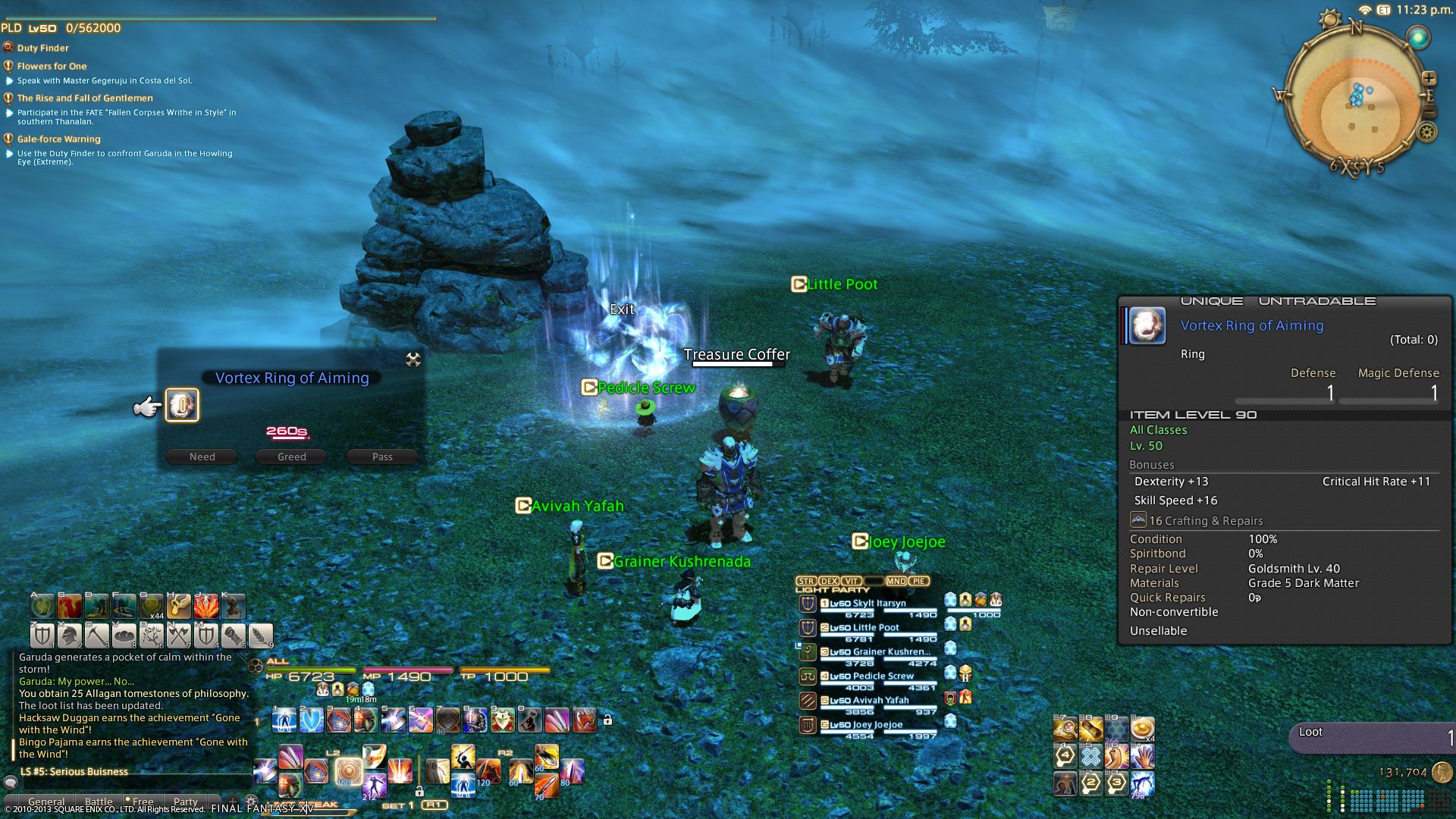Pass on the Vortex Ring of Aiming

click(382, 457)
